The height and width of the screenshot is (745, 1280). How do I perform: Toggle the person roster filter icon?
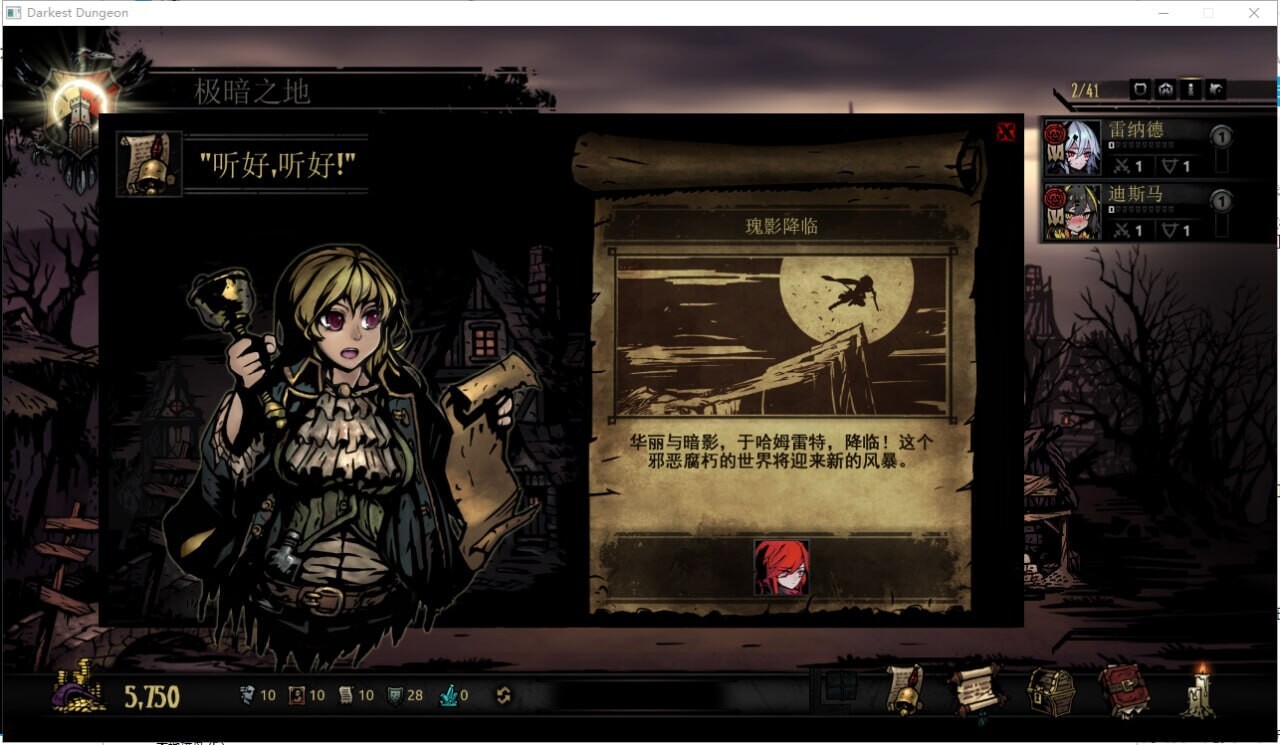pyautogui.click(x=1189, y=89)
